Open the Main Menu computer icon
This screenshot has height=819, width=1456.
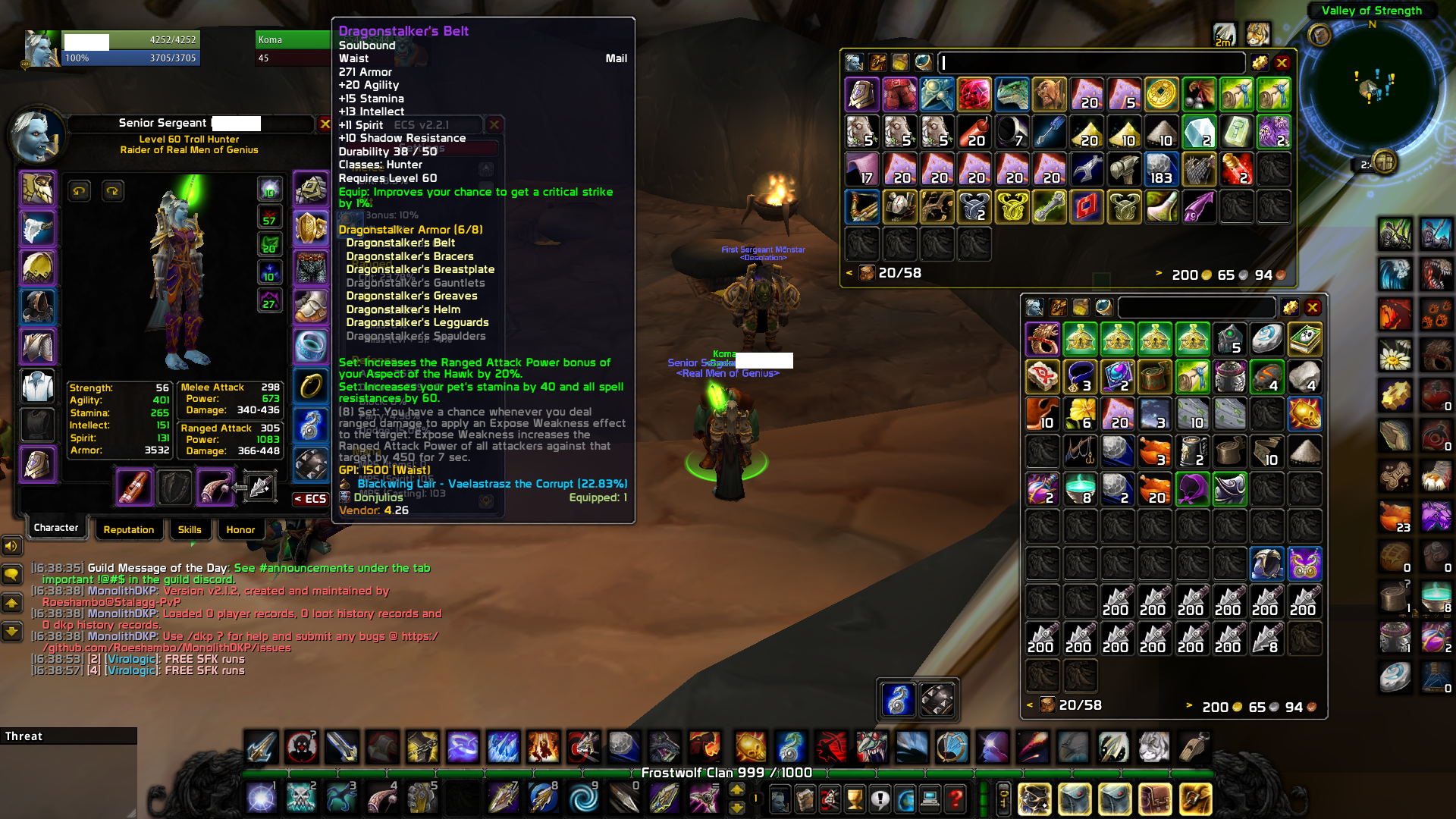coord(930,798)
